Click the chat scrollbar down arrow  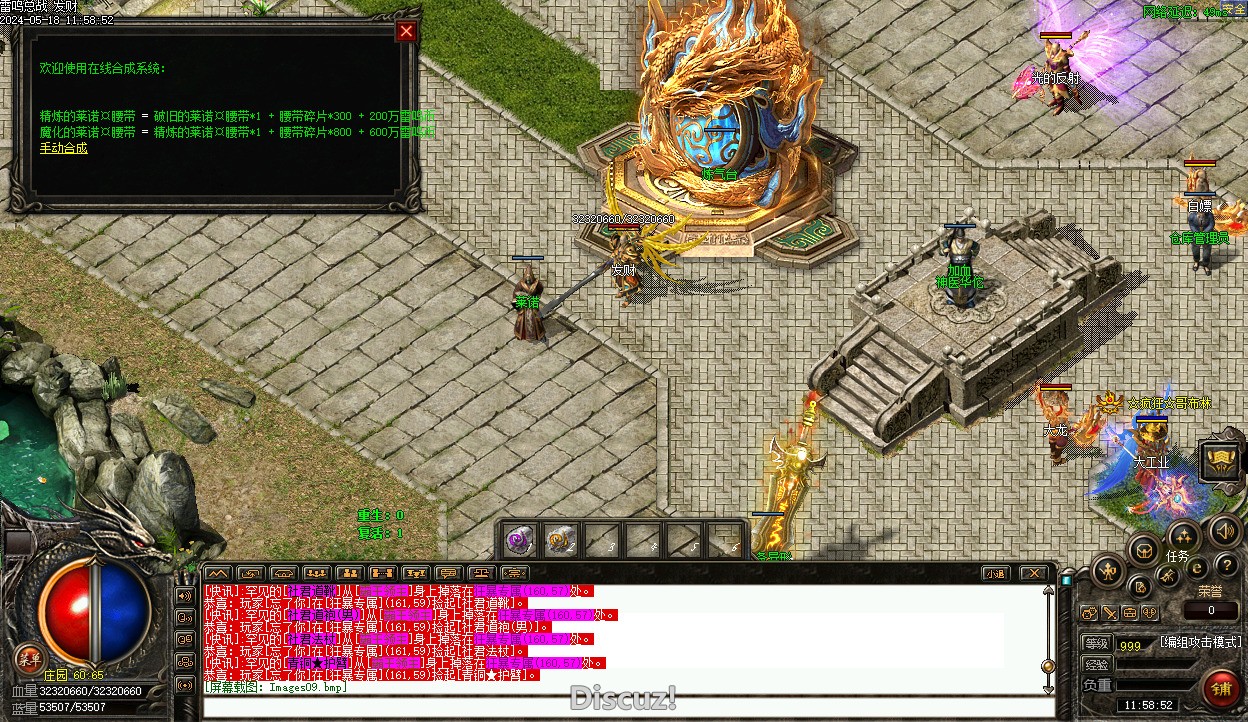(x=1048, y=689)
